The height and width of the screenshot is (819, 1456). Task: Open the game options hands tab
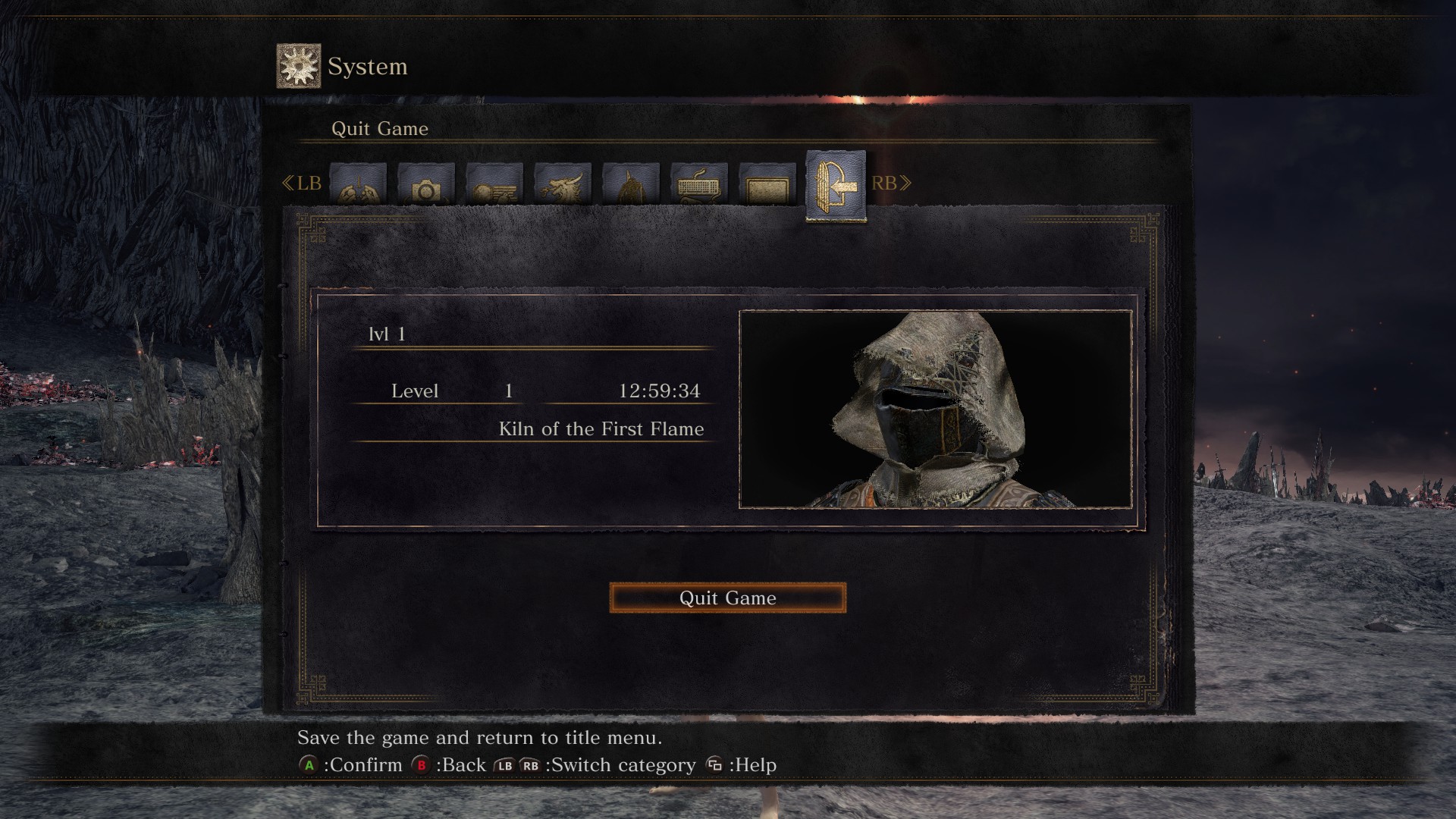[358, 184]
